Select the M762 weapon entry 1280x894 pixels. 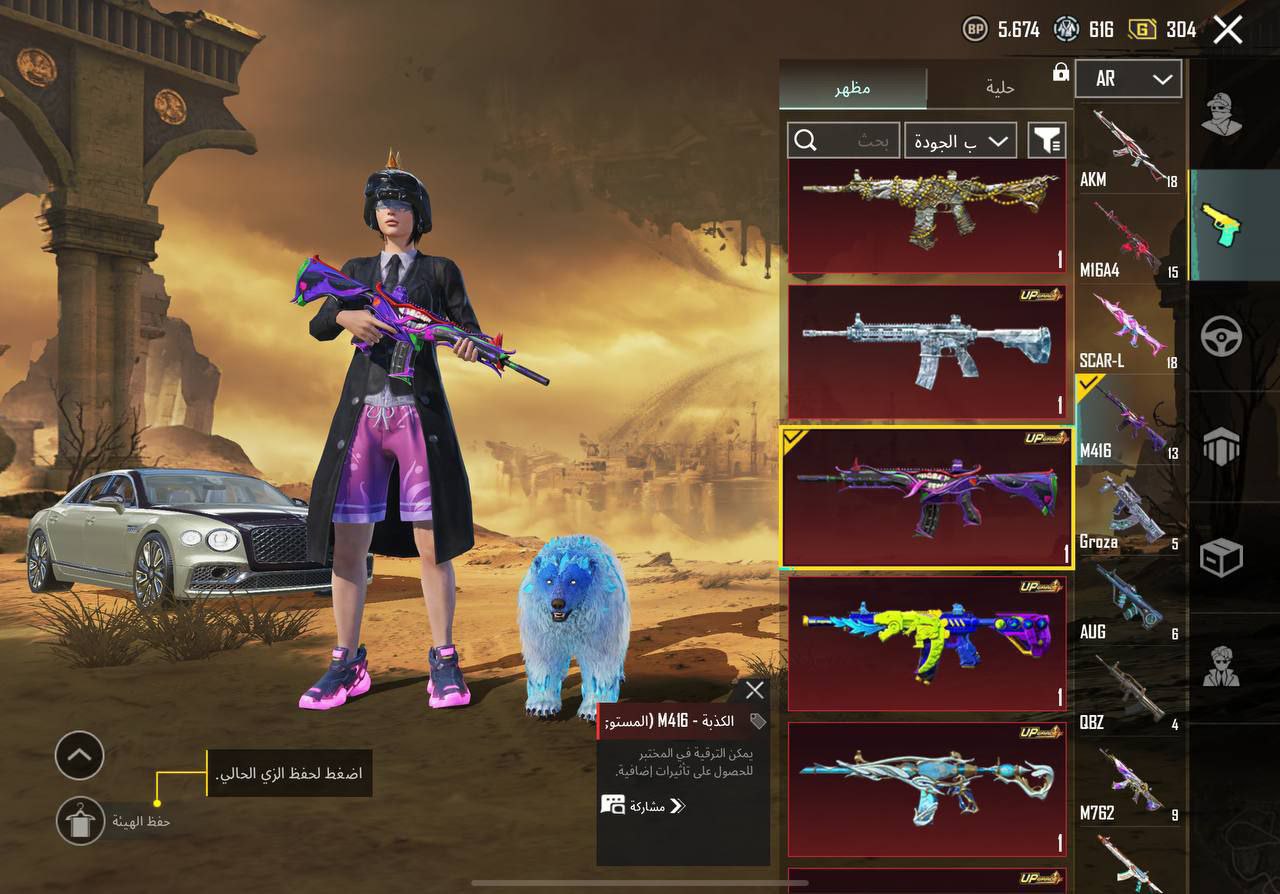coord(1128,783)
